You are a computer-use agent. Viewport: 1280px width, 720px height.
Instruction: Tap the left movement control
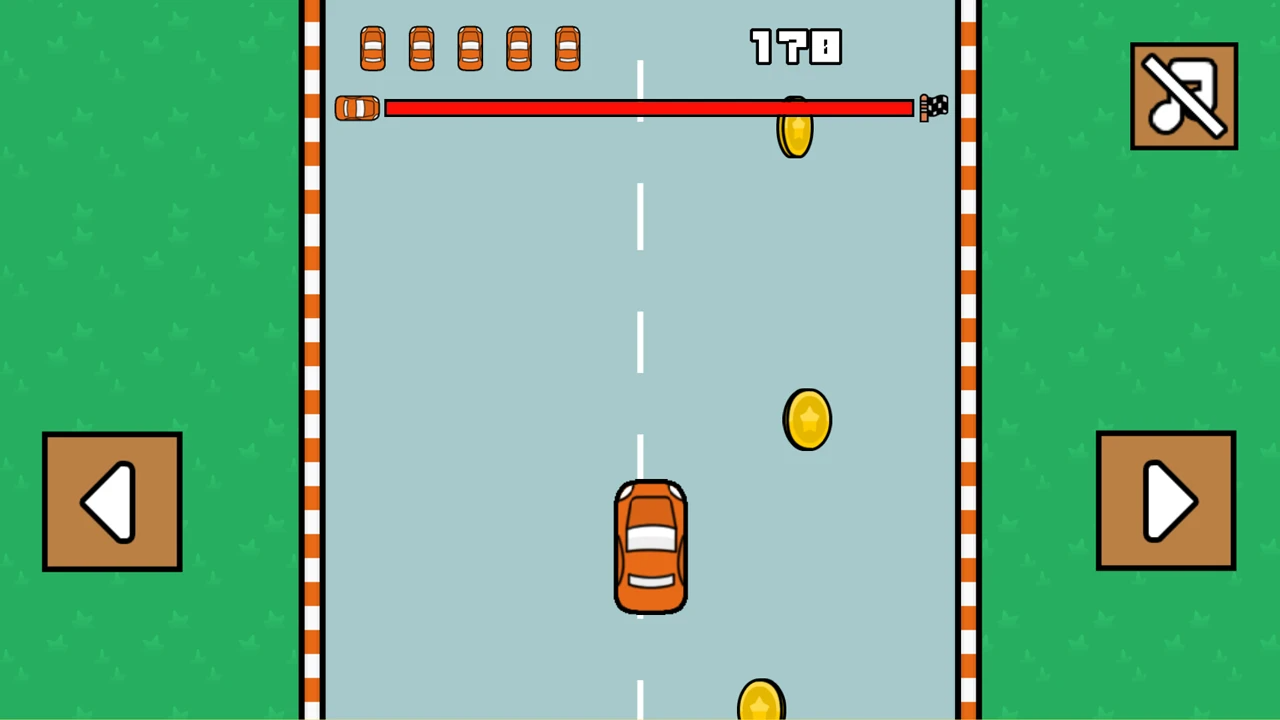[x=111, y=500]
